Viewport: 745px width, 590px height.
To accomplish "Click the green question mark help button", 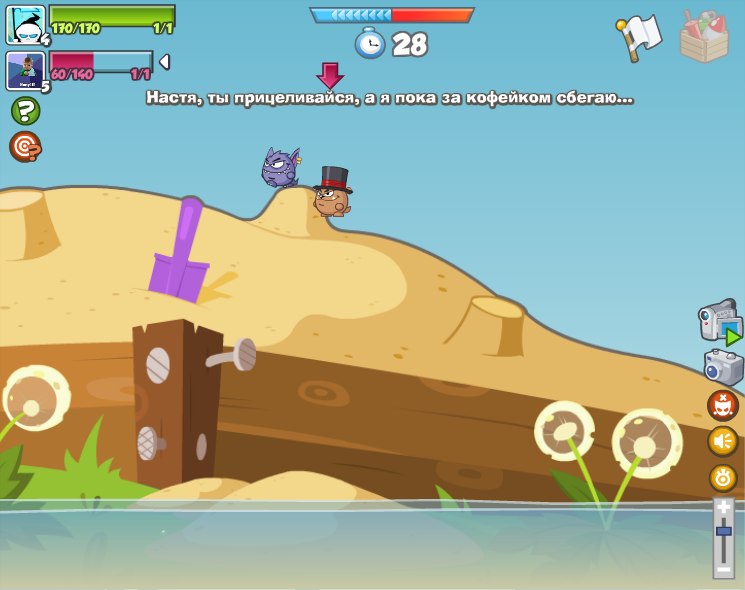I will click(25, 110).
